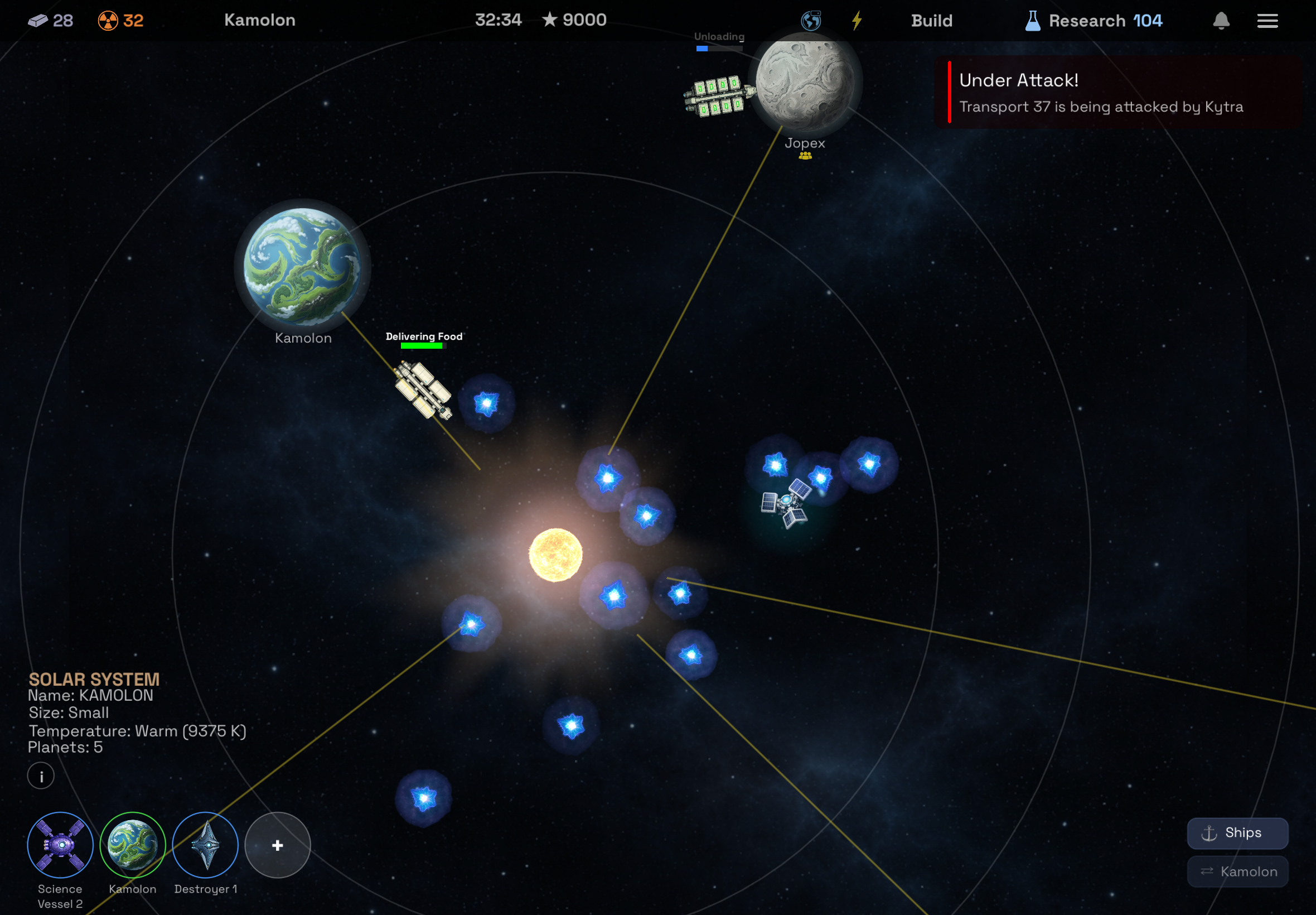This screenshot has height=915, width=1316.
Task: Expand the fleet list with the plus circle
Action: pos(277,845)
